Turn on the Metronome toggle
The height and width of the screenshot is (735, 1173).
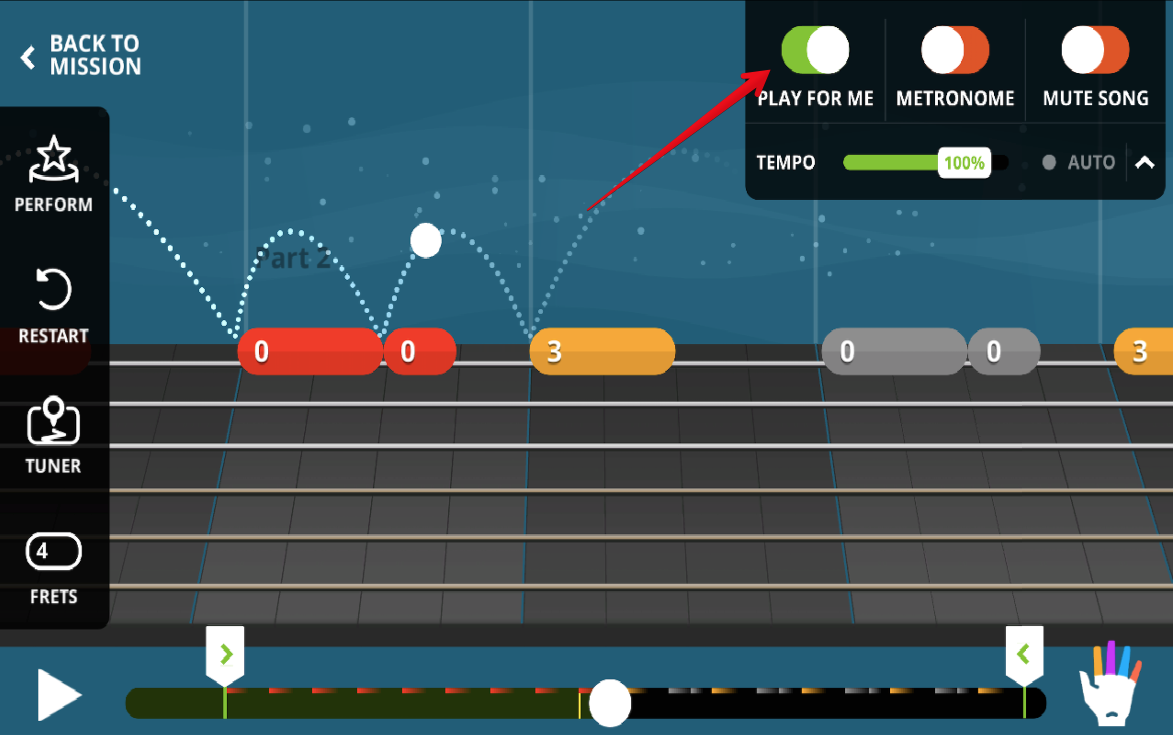(955, 50)
